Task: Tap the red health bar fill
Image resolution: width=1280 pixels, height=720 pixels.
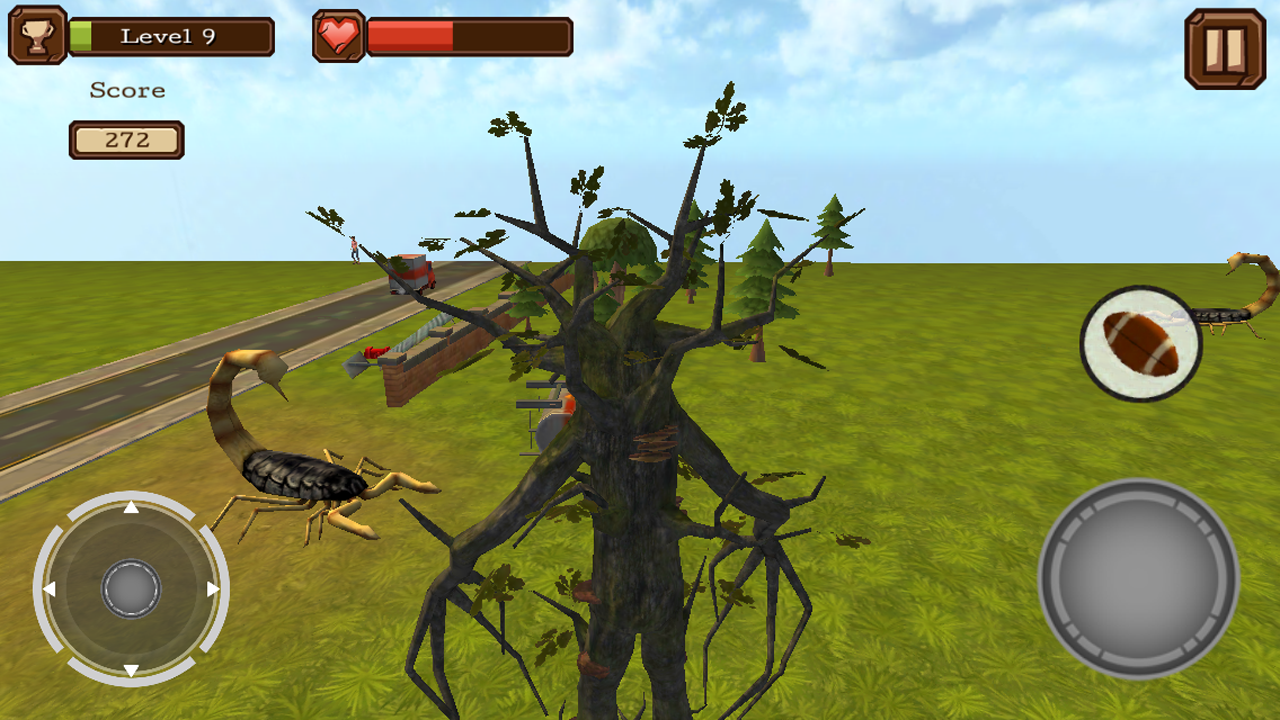Action: point(410,36)
